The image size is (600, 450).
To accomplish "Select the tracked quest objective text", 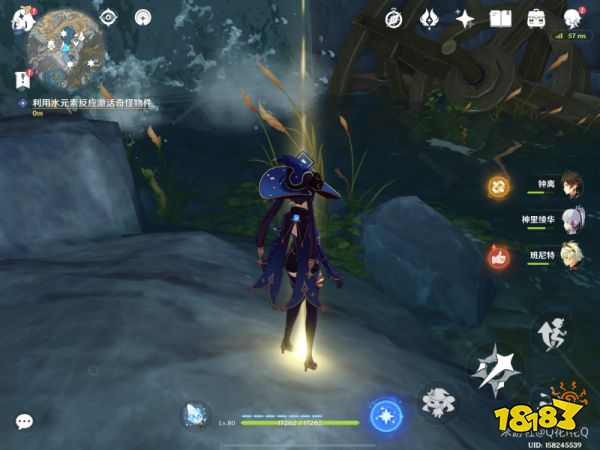I will 89,103.
